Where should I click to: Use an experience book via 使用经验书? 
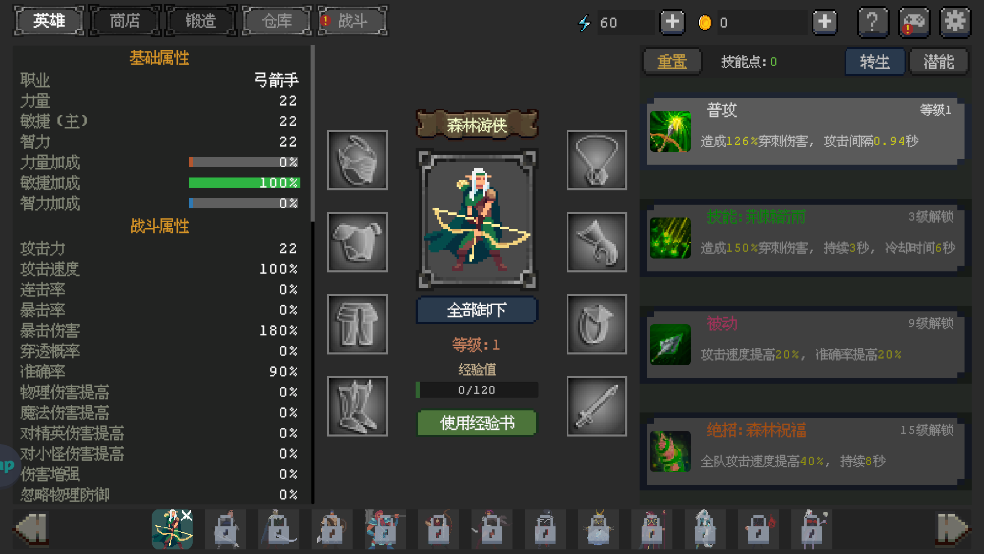pos(477,423)
